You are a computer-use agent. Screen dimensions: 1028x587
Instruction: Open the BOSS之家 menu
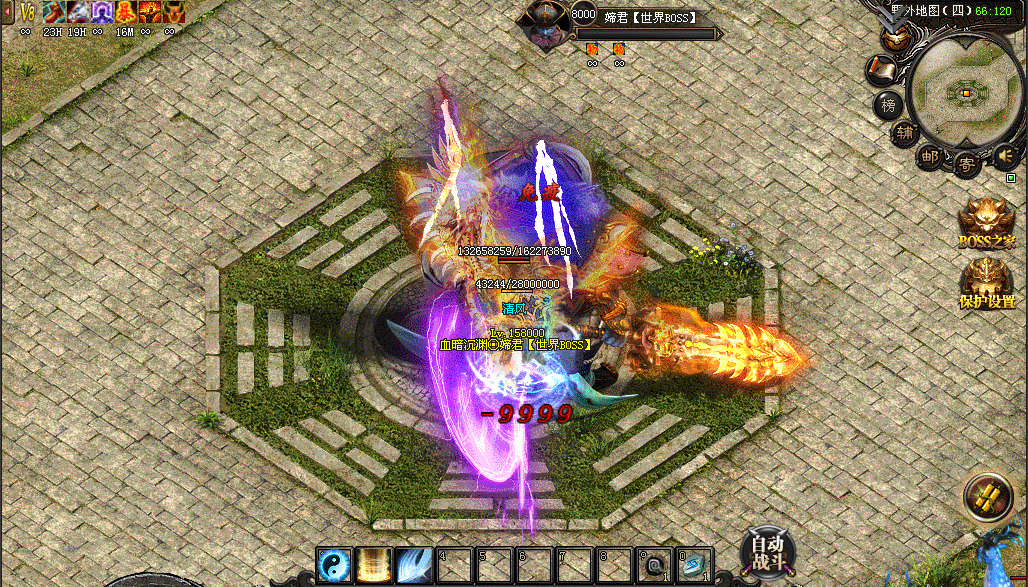[x=987, y=222]
